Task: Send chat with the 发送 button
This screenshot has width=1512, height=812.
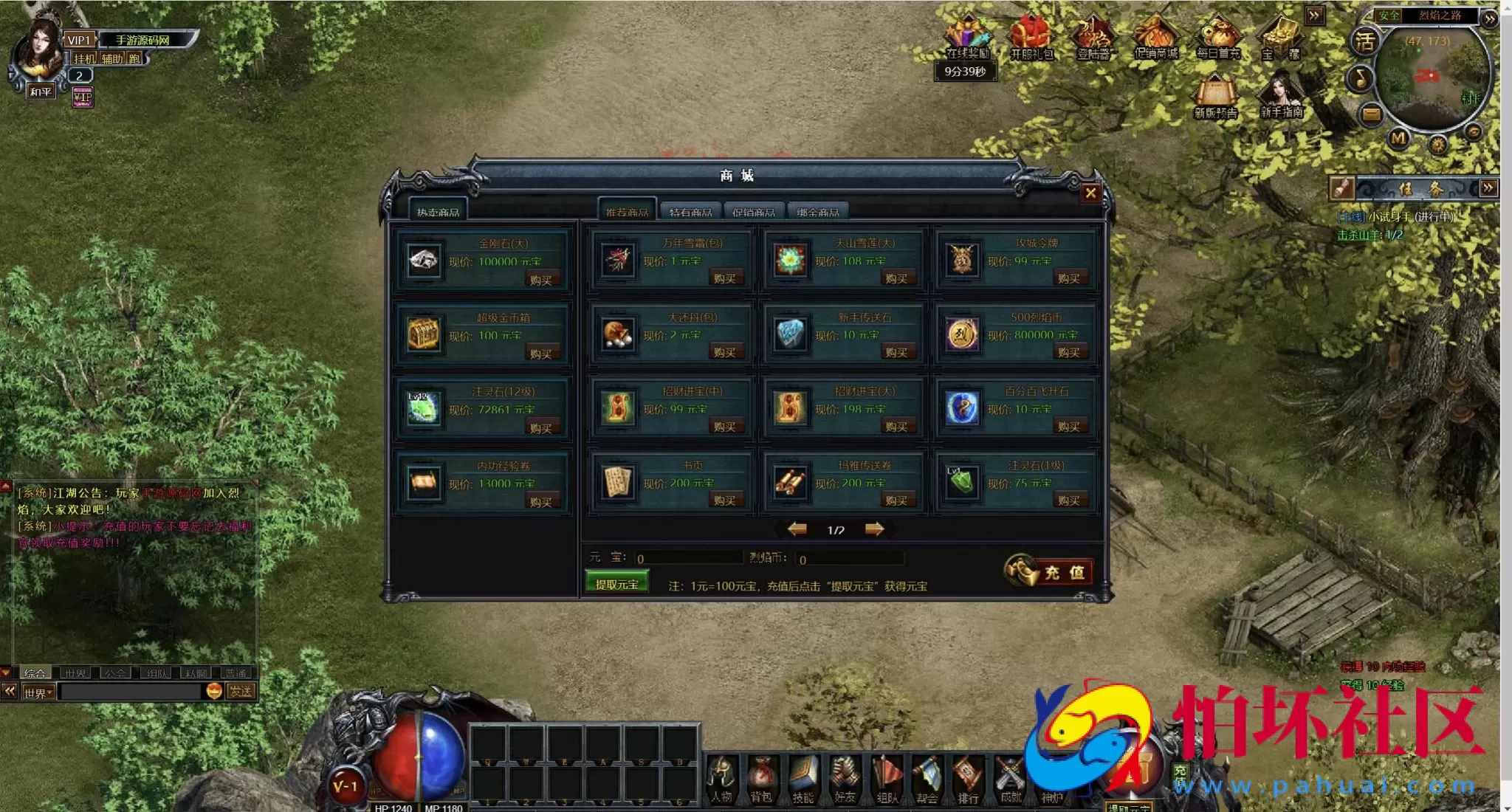Action: tap(241, 692)
